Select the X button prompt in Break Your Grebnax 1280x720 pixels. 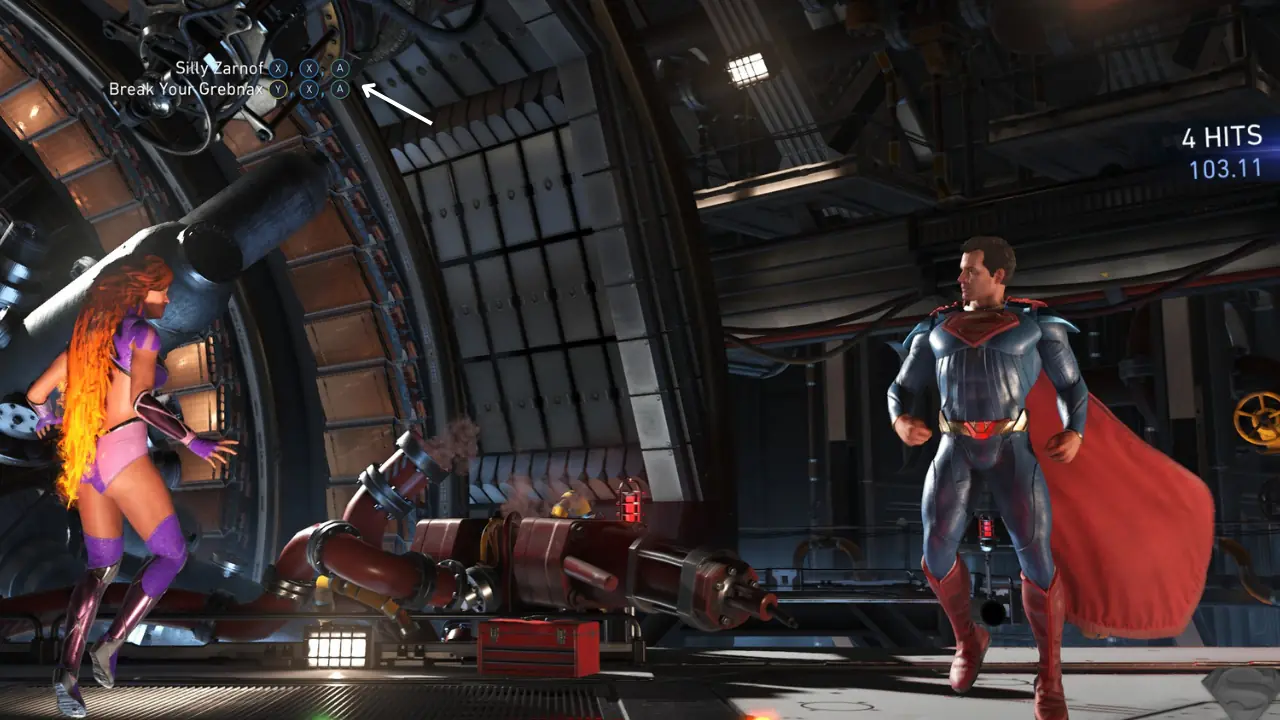[309, 88]
